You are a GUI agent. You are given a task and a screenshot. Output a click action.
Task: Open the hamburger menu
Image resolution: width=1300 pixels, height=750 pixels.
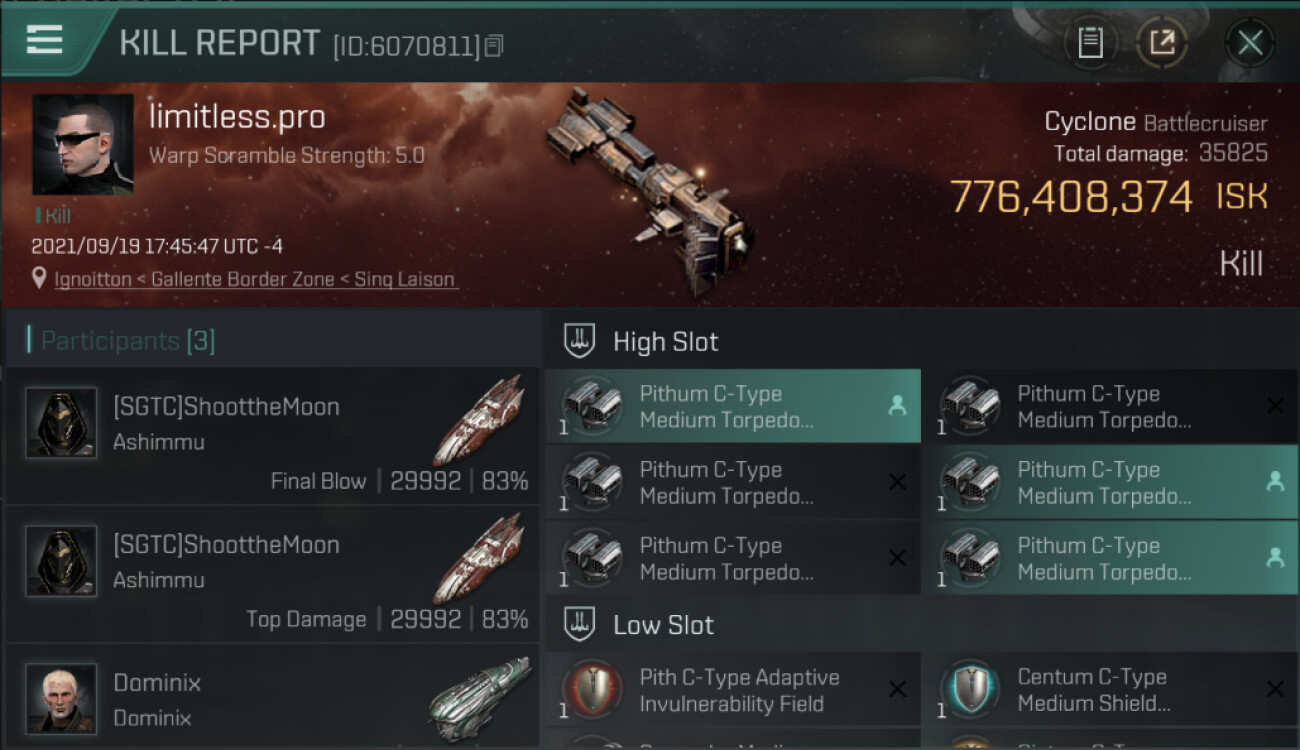45,40
